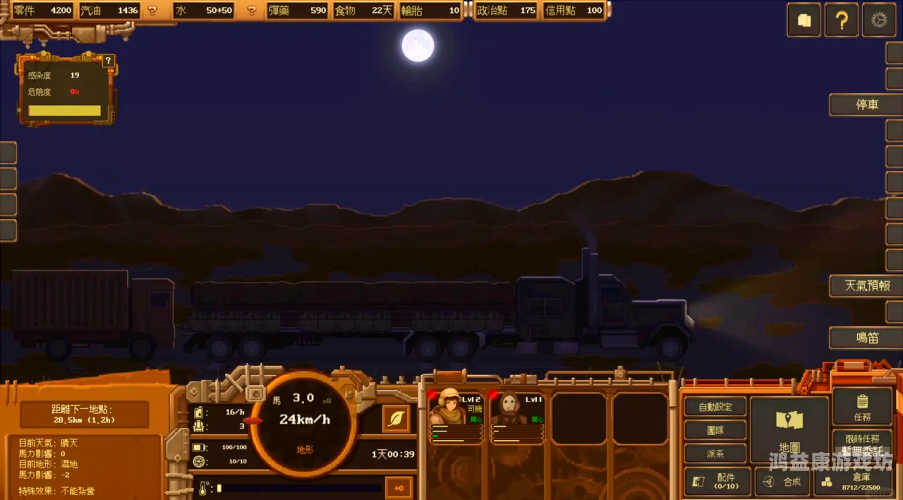Image resolution: width=903 pixels, height=500 pixels.
Task: Open 自動設定 auto settings
Action: click(x=716, y=407)
